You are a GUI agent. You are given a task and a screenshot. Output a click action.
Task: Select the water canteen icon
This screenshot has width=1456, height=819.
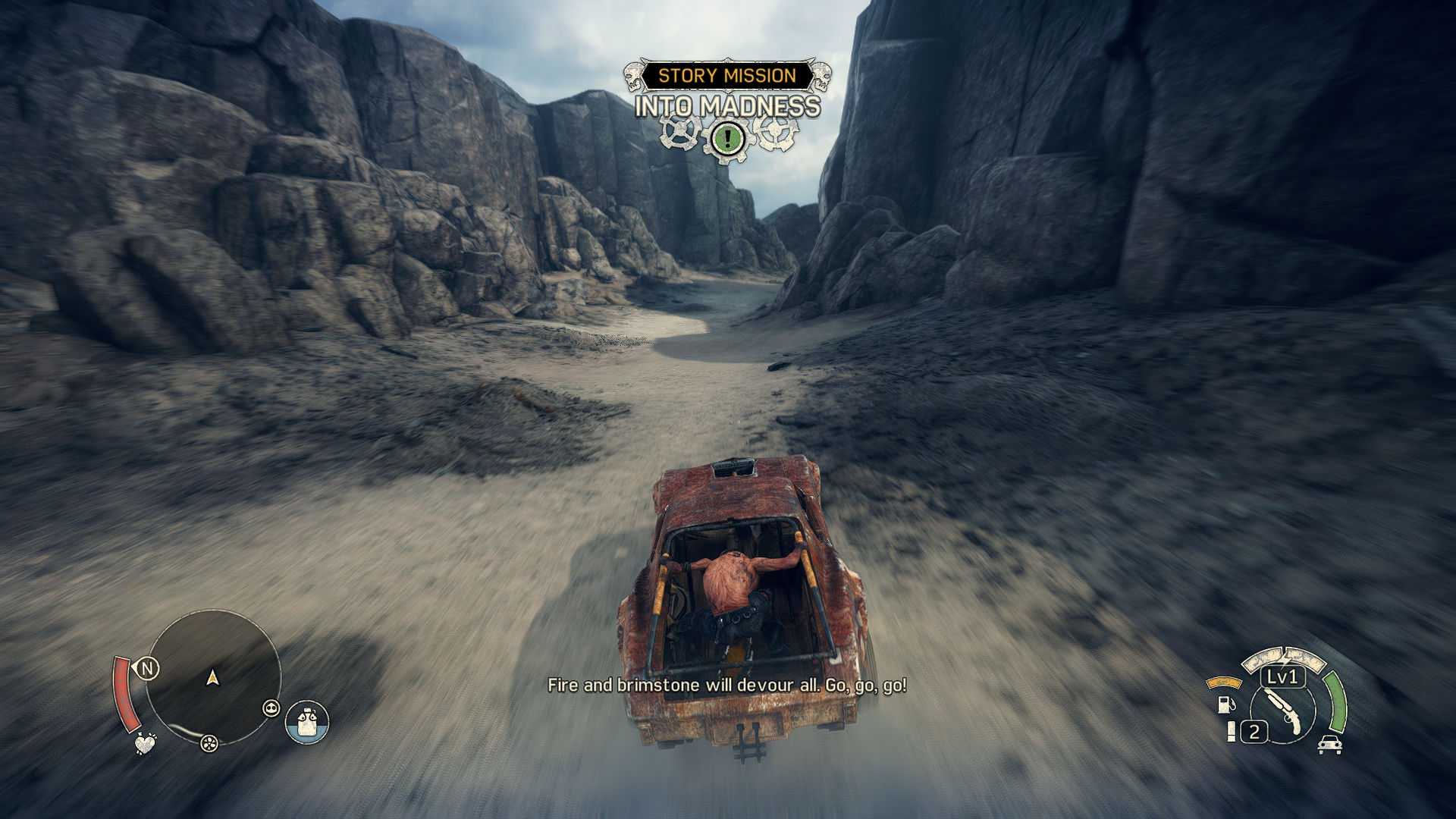click(307, 722)
